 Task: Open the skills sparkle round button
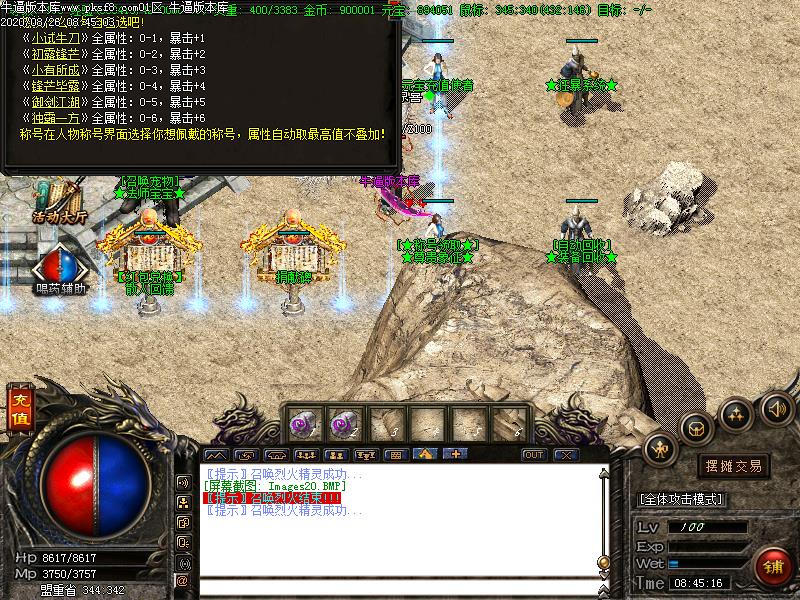coord(737,413)
